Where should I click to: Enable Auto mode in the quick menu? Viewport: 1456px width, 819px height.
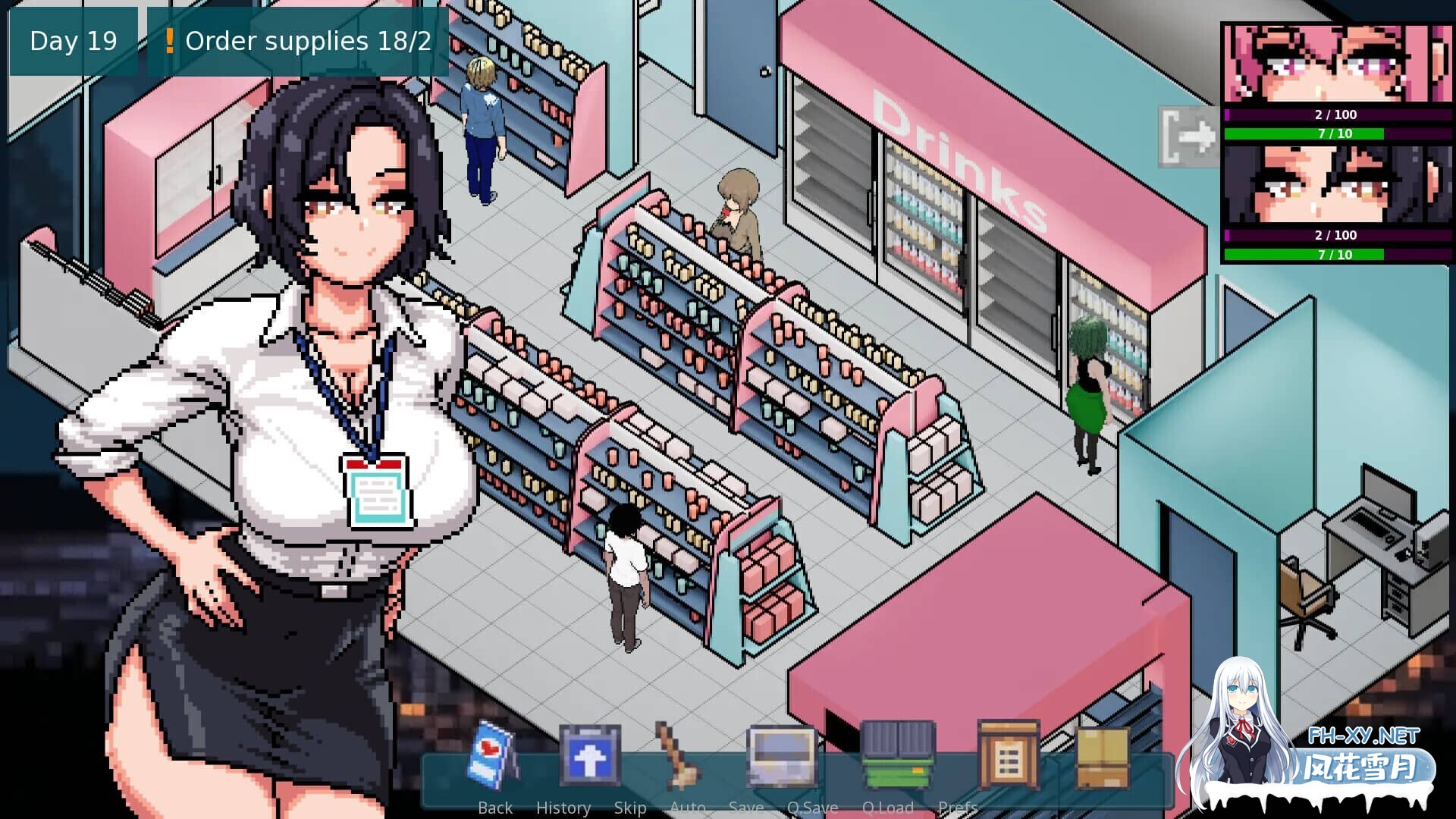(x=688, y=807)
